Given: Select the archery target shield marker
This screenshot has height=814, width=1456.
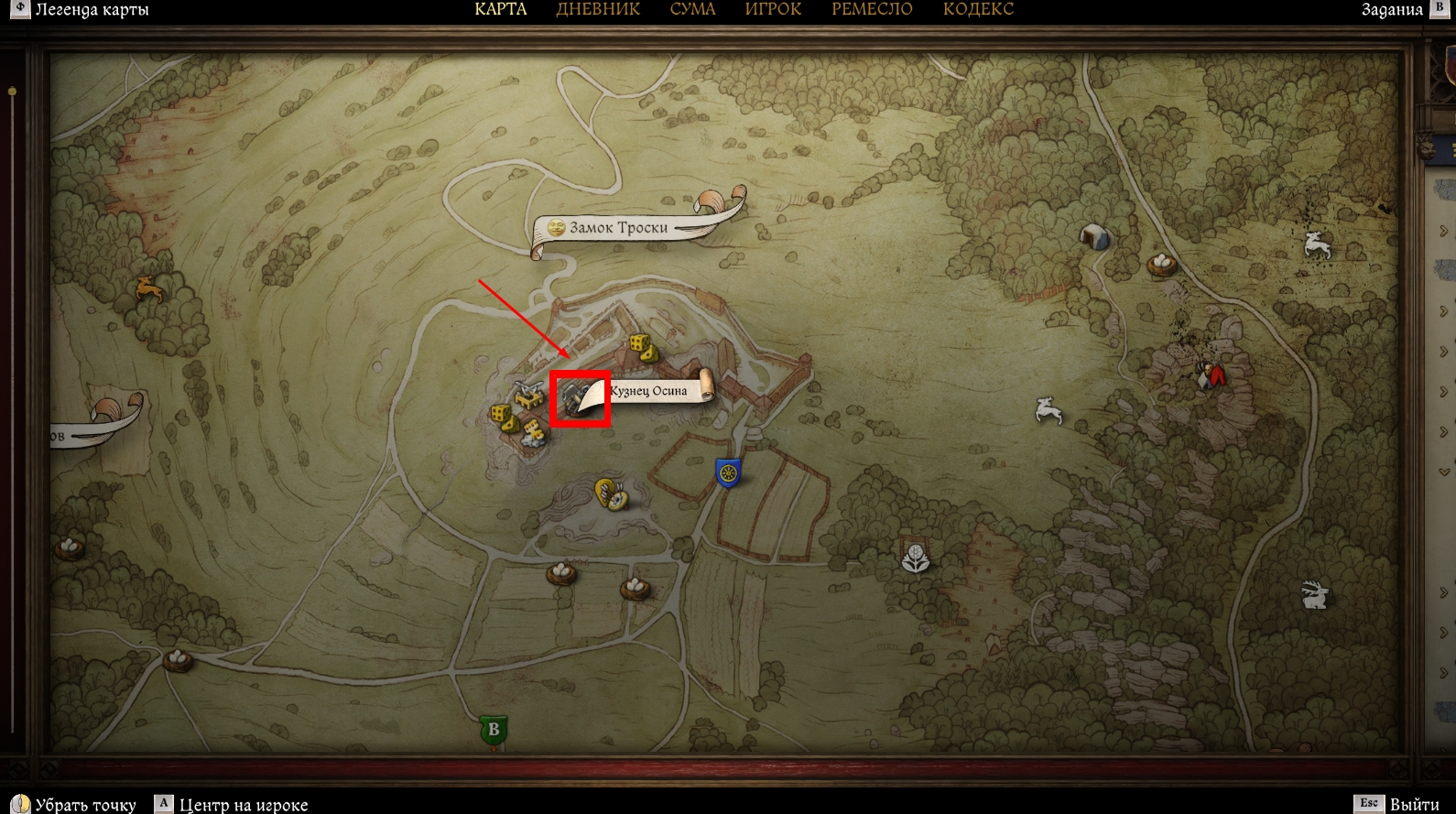Looking at the screenshot, I should pyautogui.click(x=611, y=494).
